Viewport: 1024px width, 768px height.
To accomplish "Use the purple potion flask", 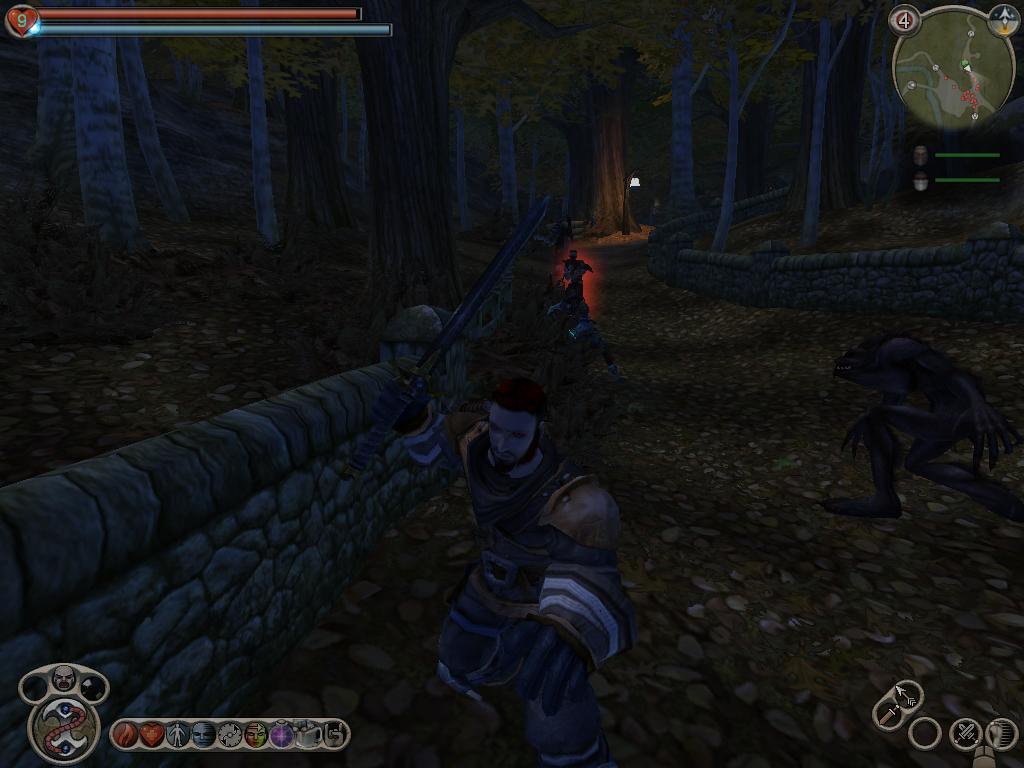I will [282, 735].
